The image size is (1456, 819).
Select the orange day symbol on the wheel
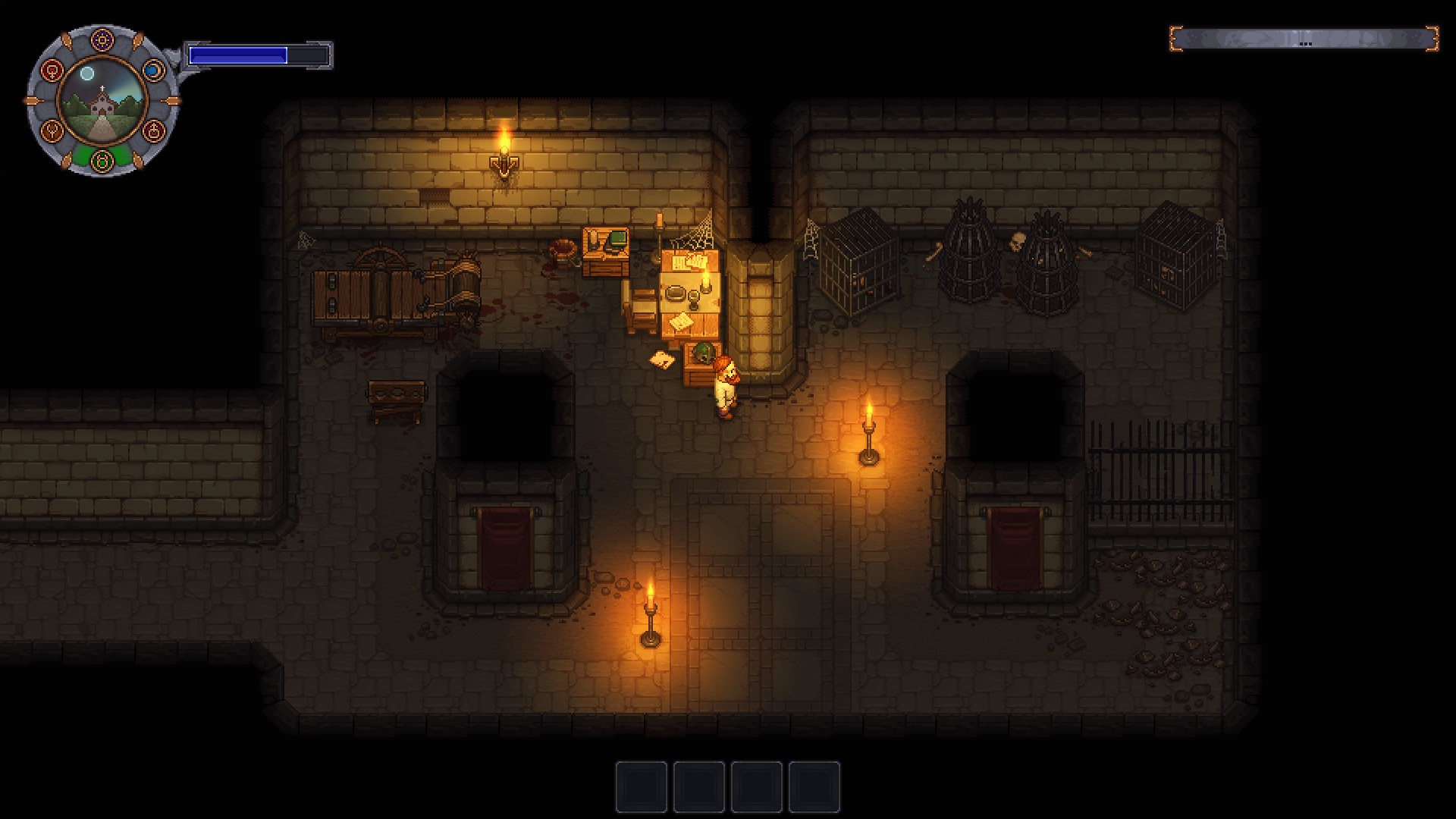[x=52, y=130]
